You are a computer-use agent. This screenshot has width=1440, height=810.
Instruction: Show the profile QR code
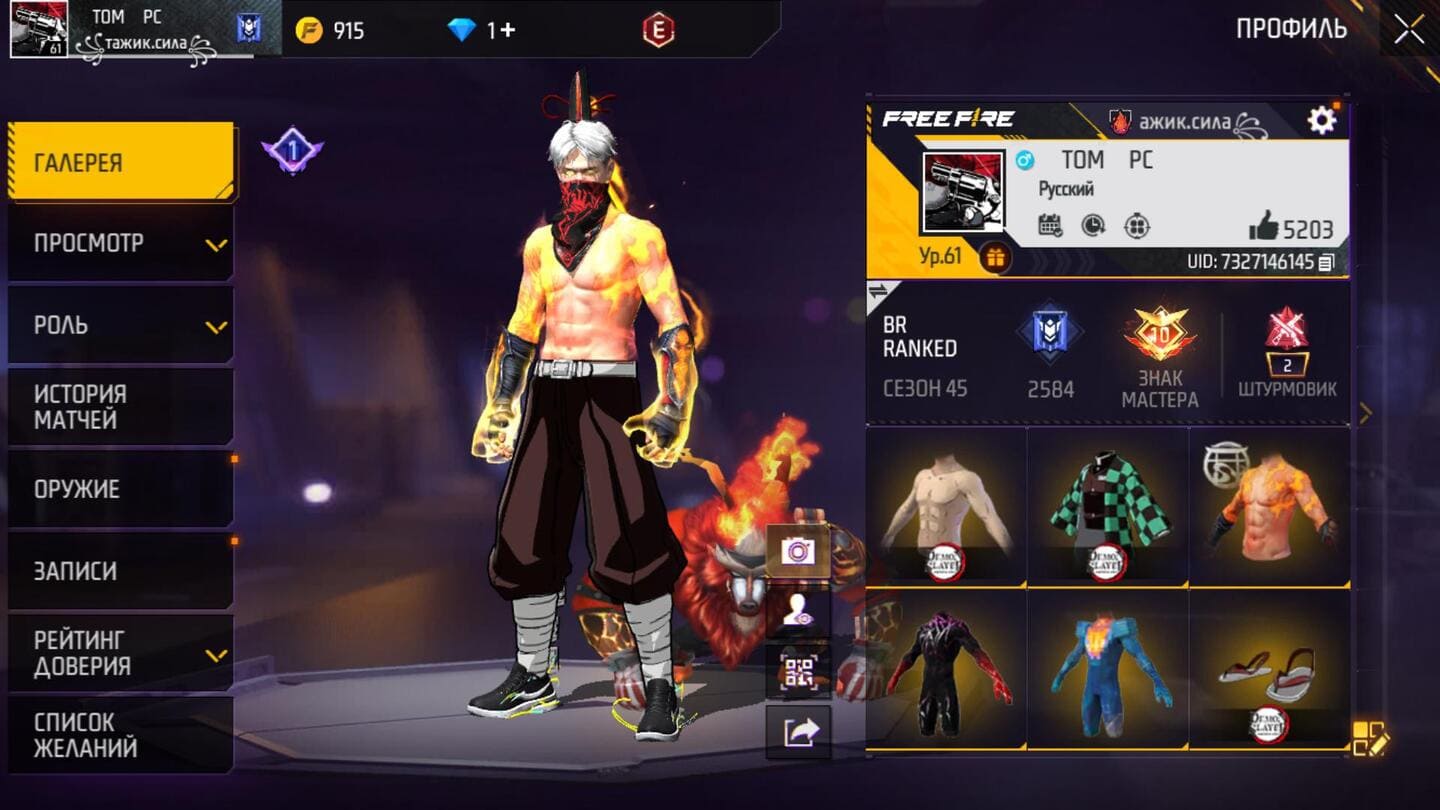click(798, 672)
